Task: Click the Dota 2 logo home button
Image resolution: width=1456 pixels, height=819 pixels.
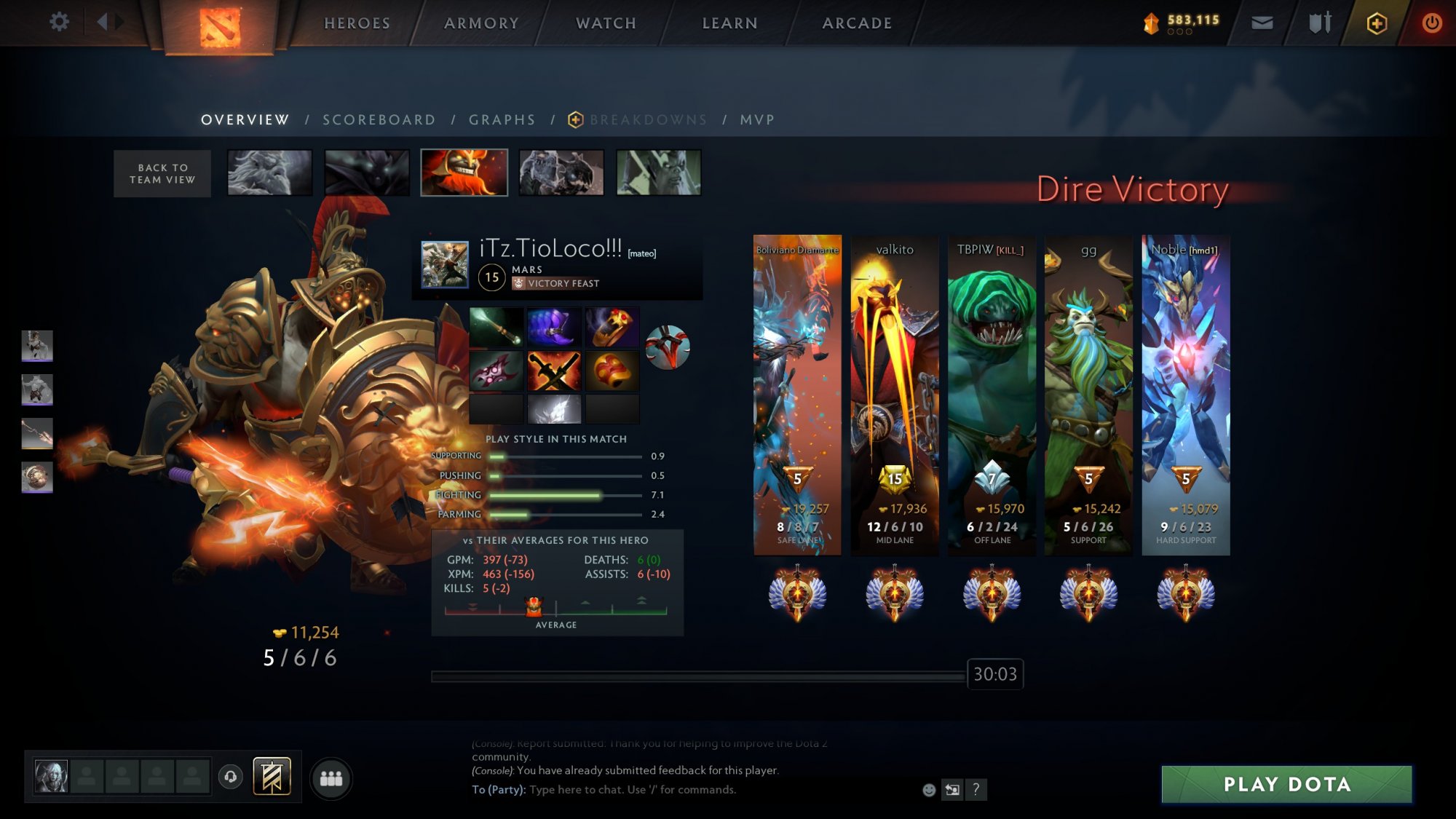Action: pos(220,26)
